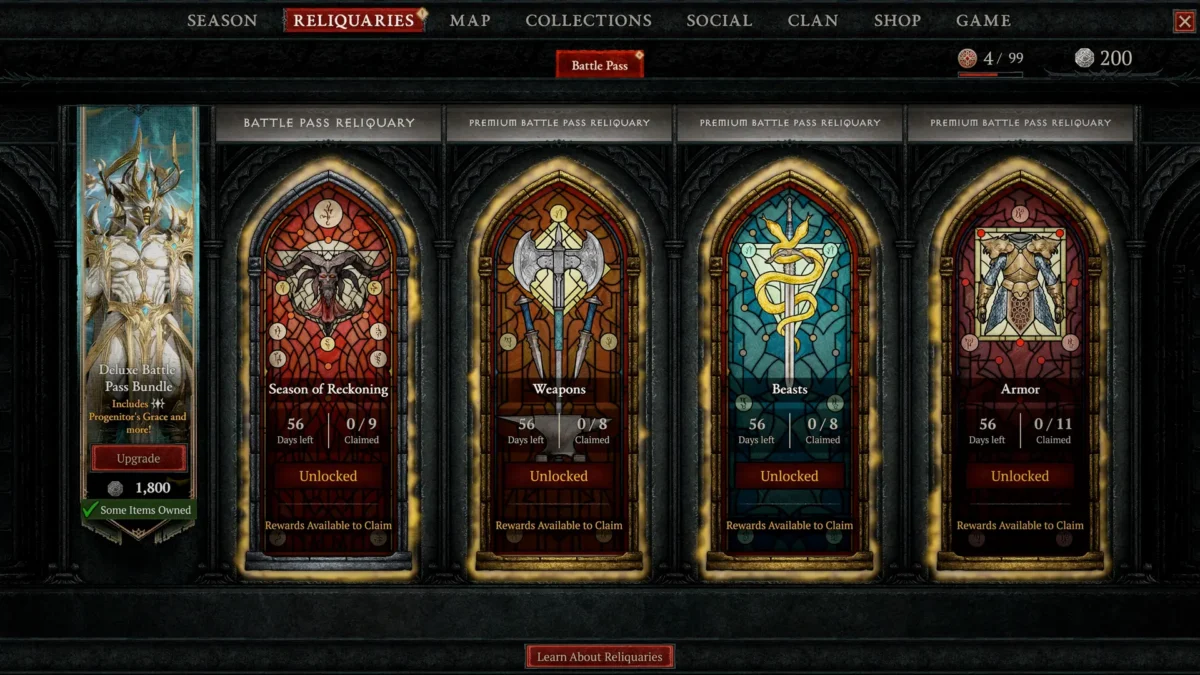The image size is (1200, 675).
Task: Open the Shop tab
Action: (897, 20)
